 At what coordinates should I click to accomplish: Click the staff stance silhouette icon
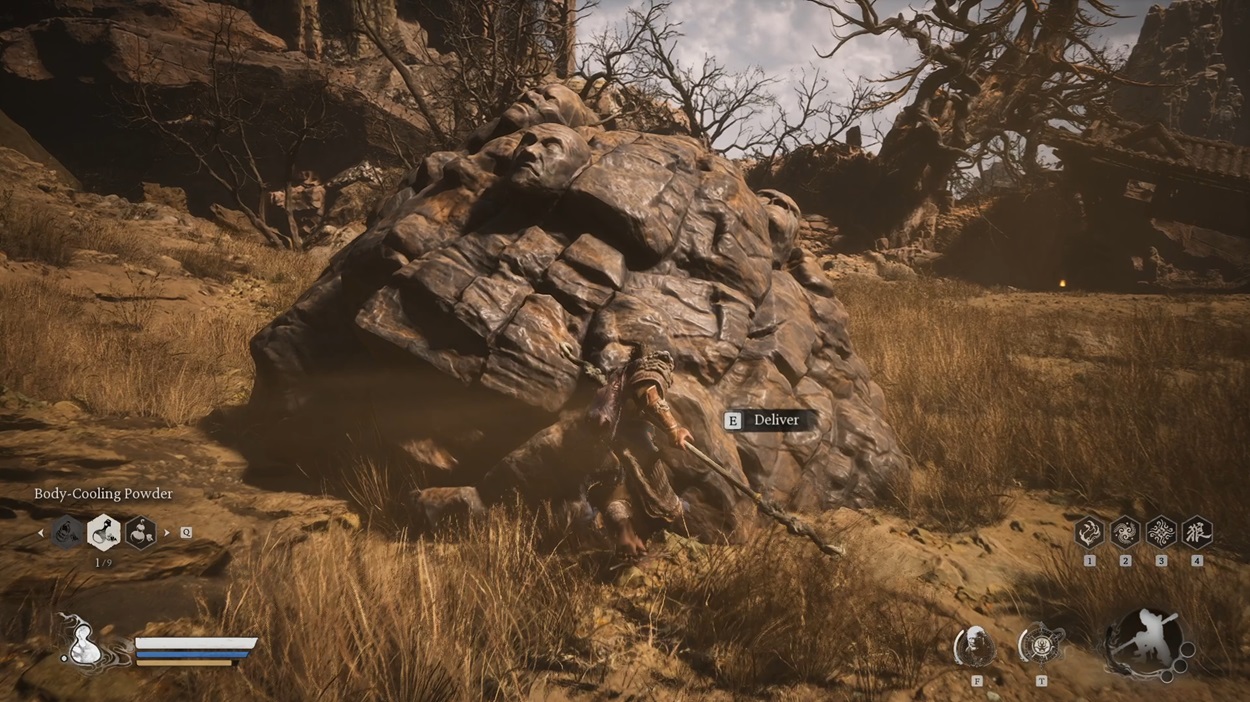point(1148,640)
